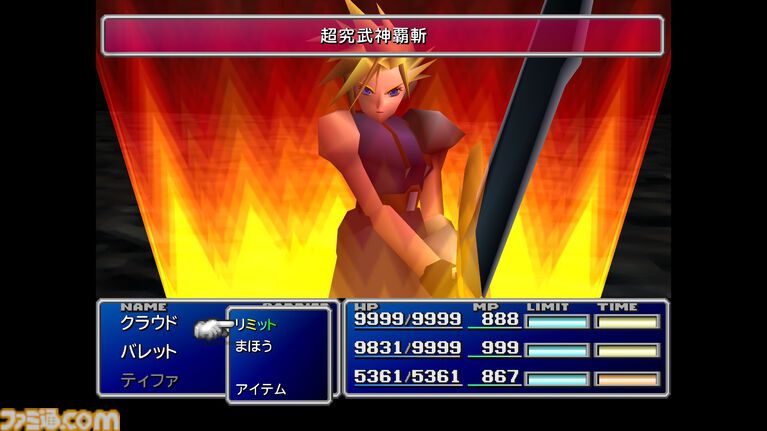This screenshot has height=431, width=767.
Task: Open the アイテム (Item) command
Action: [x=260, y=388]
